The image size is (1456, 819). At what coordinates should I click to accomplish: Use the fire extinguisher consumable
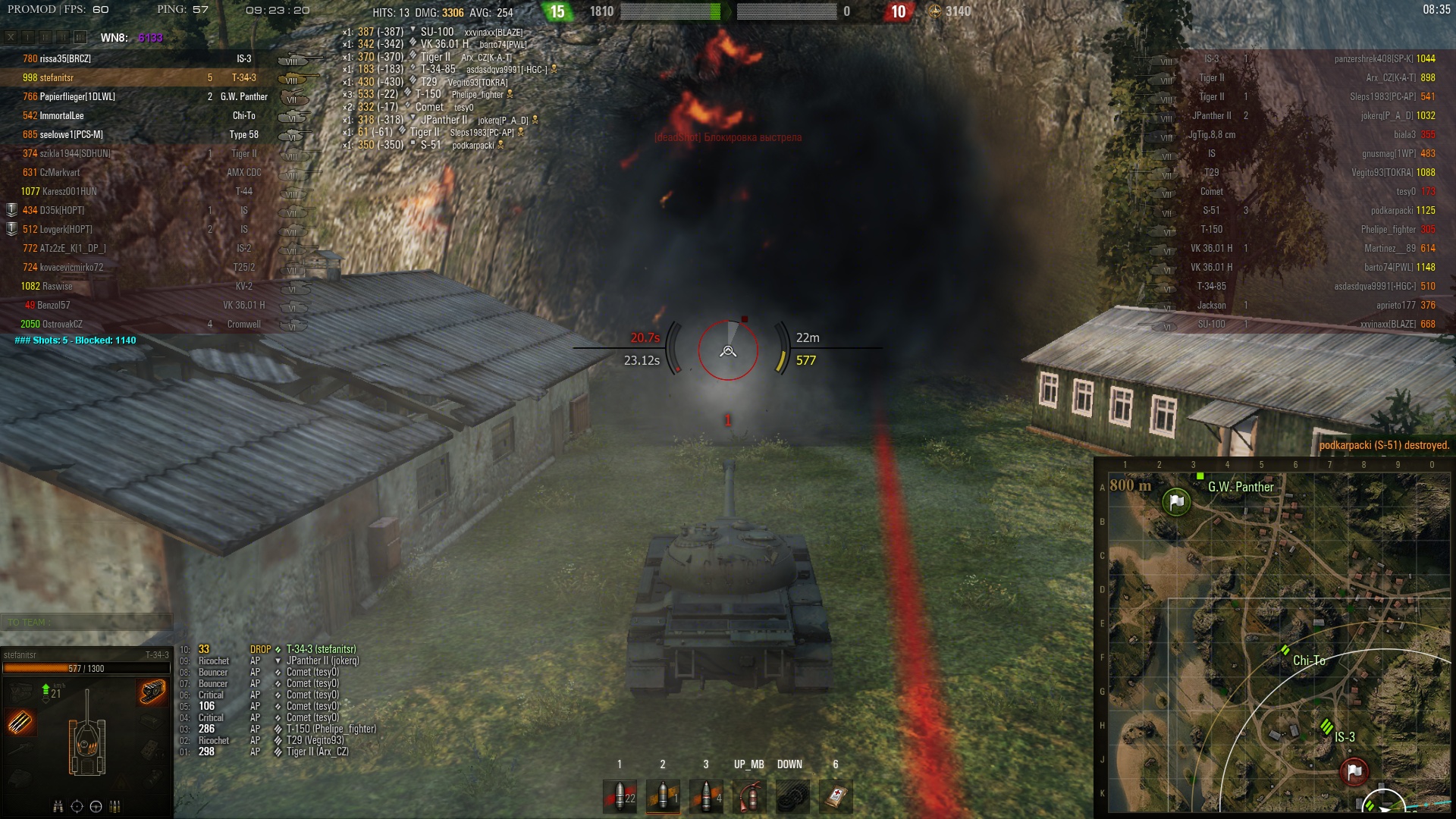tap(749, 796)
